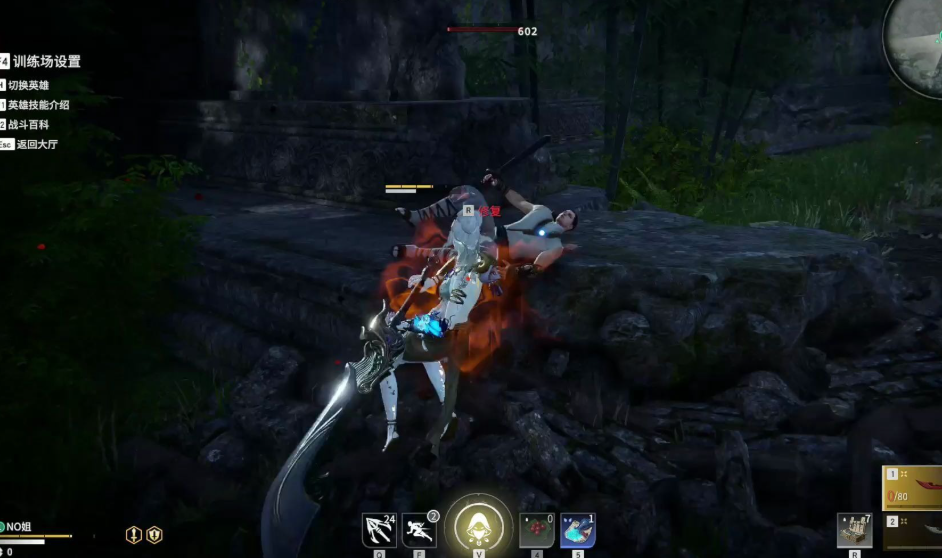Screen dimensions: 942x558
Task: Switch to the second weapon slot
Action: point(912,530)
